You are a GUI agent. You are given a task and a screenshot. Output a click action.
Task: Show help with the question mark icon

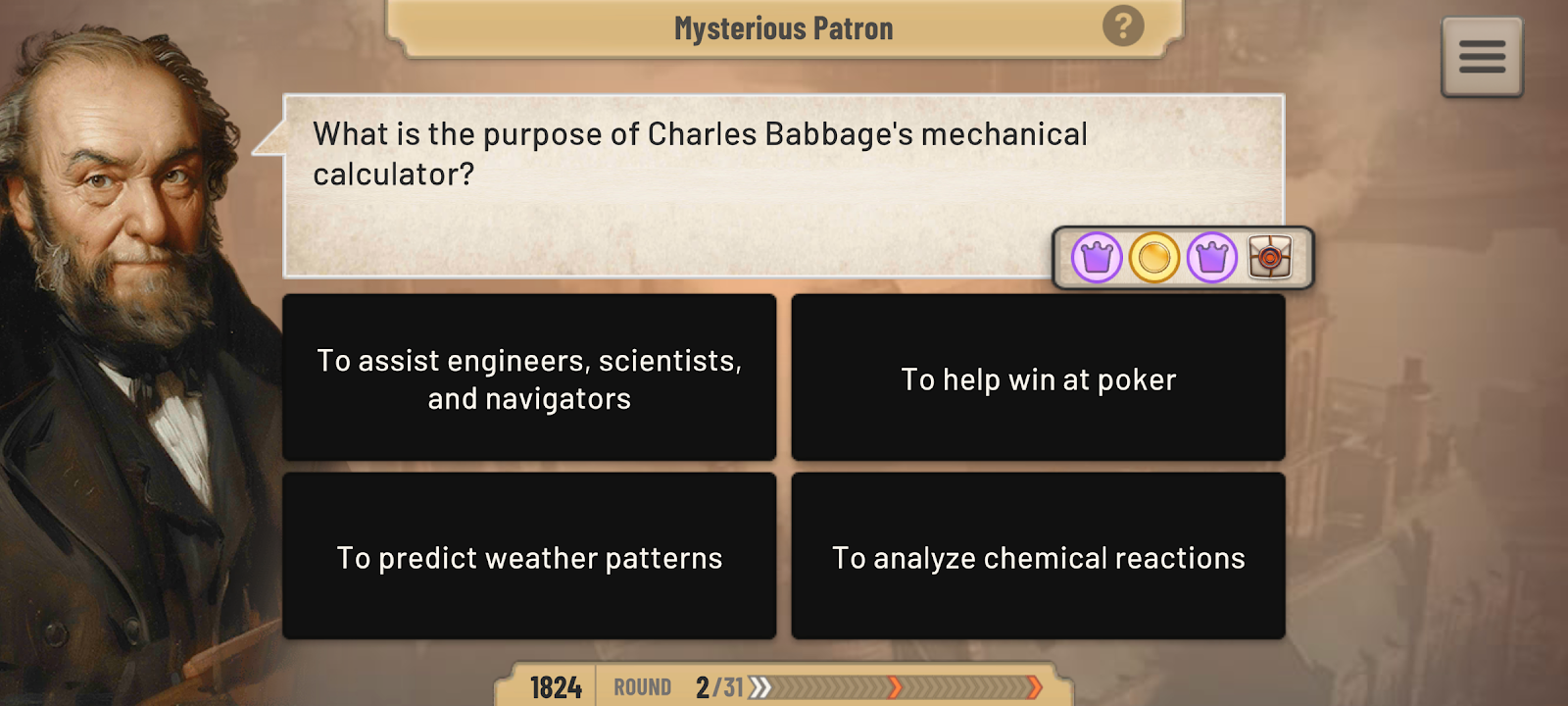[1123, 26]
